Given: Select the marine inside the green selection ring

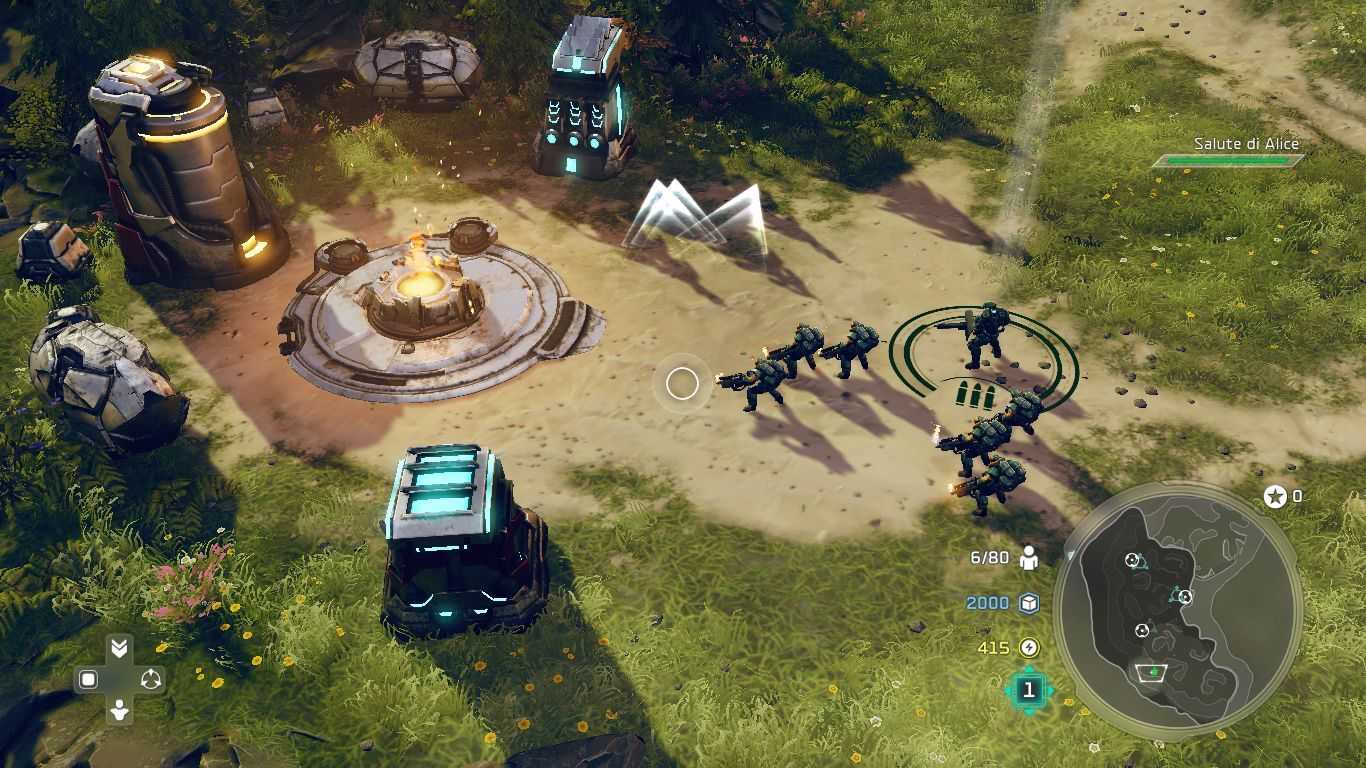Looking at the screenshot, I should pyautogui.click(x=985, y=336).
